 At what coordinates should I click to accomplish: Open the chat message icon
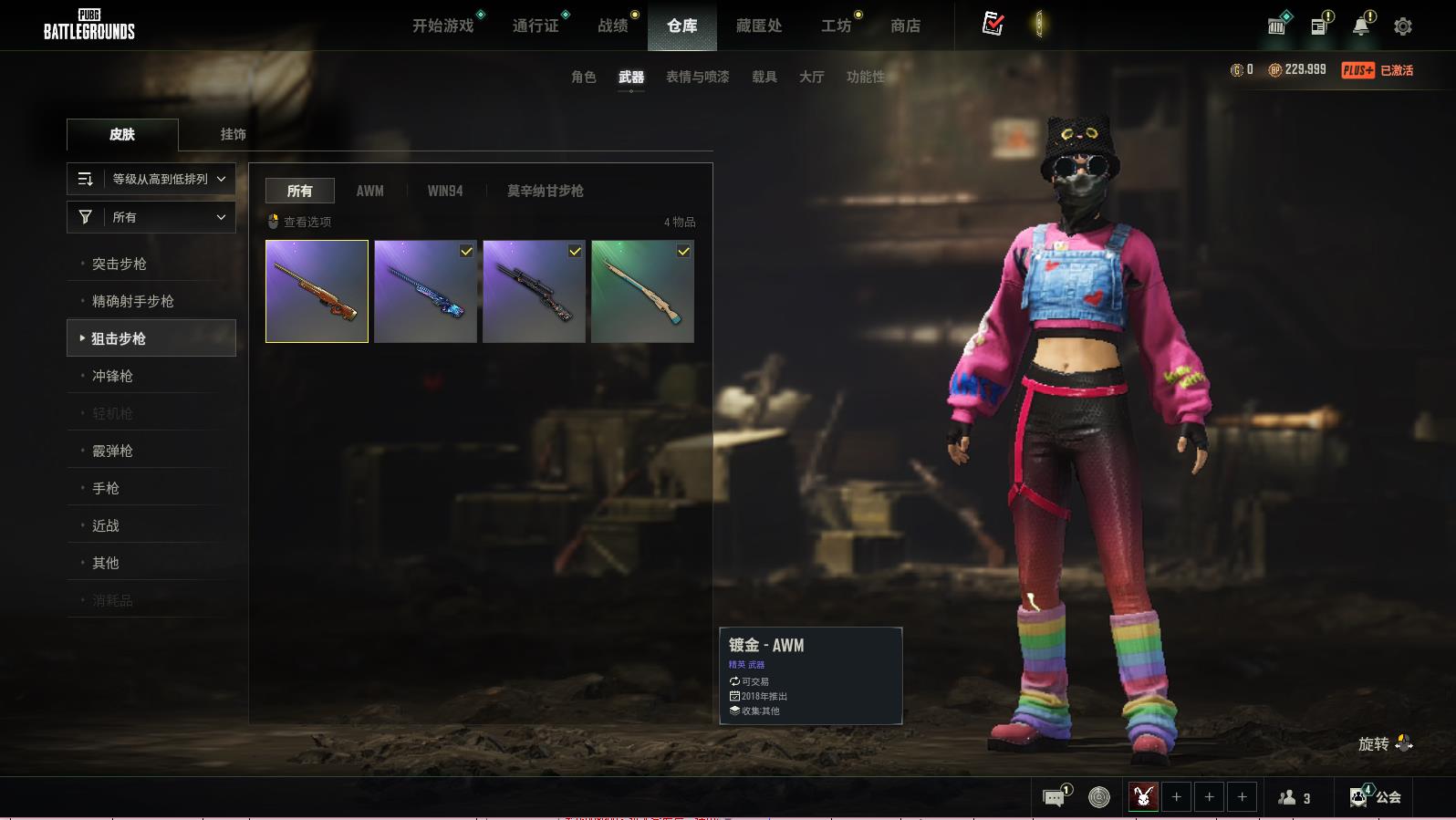tap(1054, 798)
